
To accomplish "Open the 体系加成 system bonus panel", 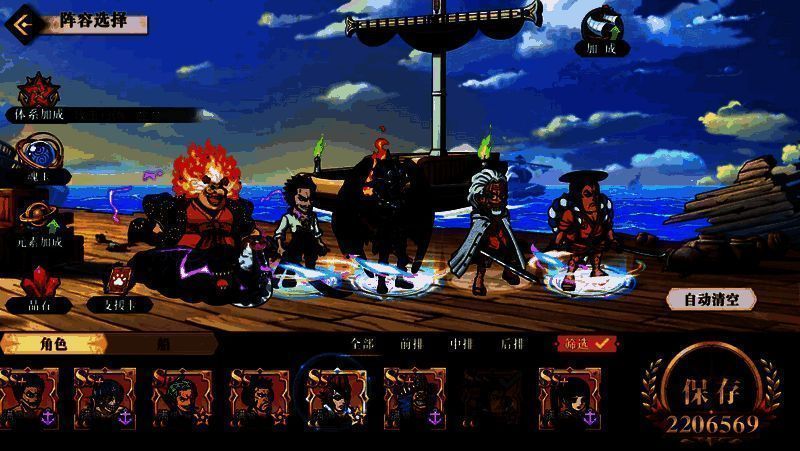I will (39, 97).
